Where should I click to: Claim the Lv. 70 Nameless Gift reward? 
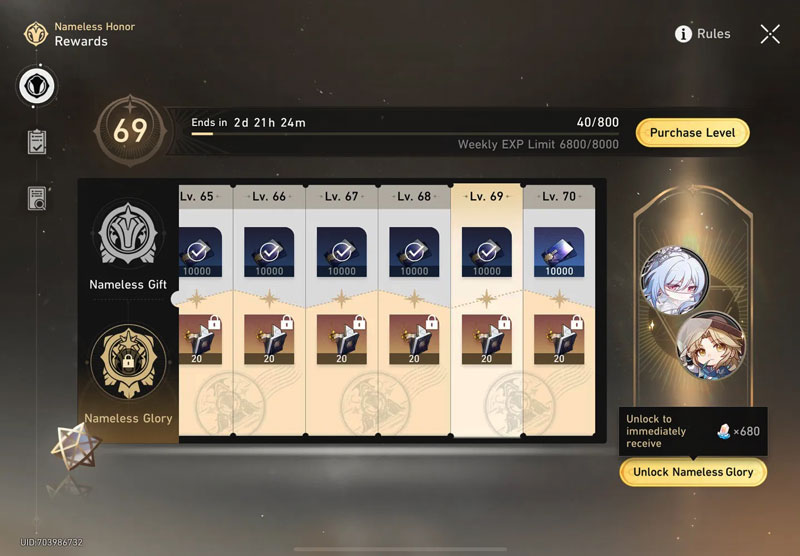559,252
